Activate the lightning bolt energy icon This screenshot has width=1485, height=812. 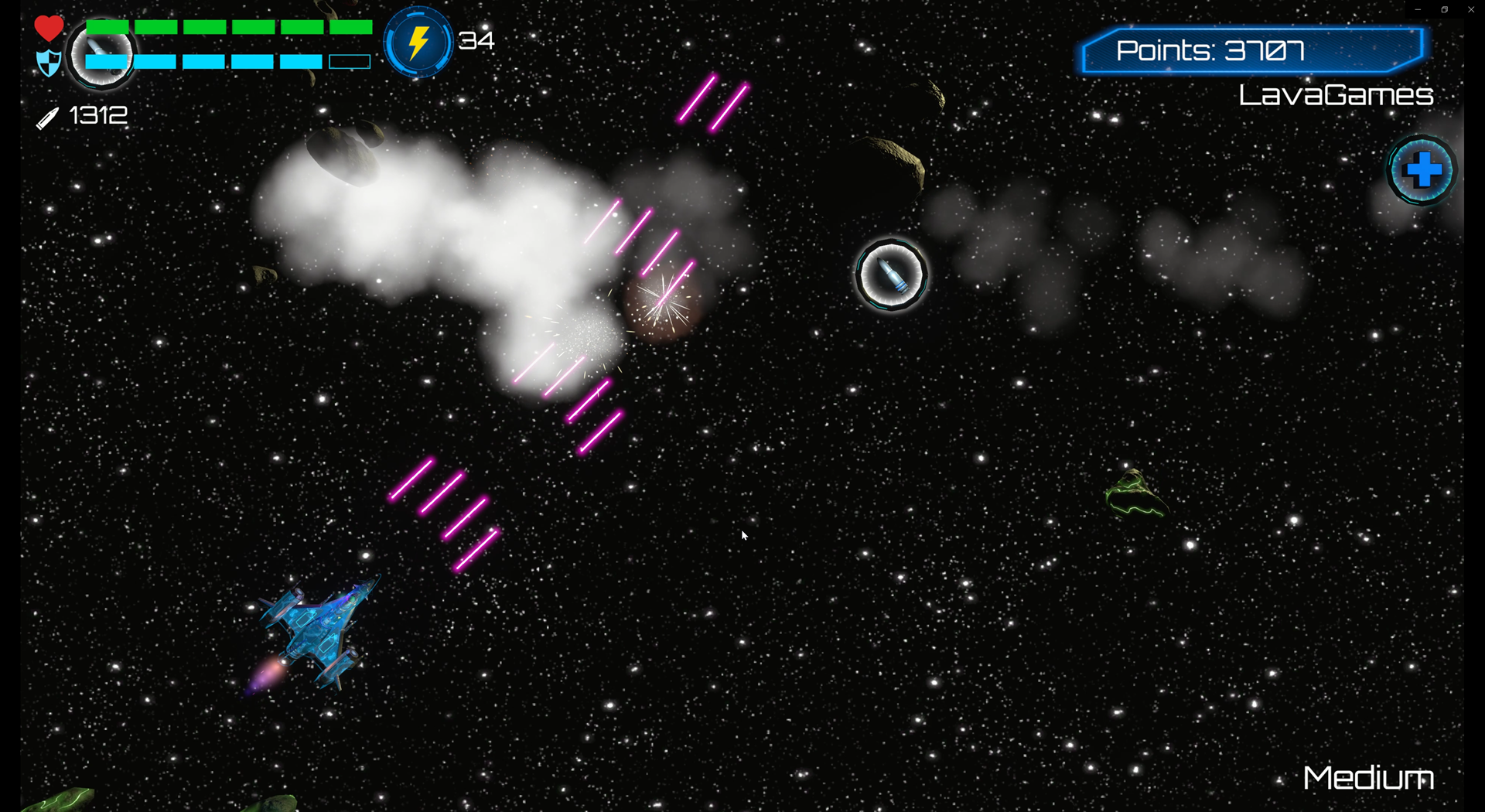point(418,43)
